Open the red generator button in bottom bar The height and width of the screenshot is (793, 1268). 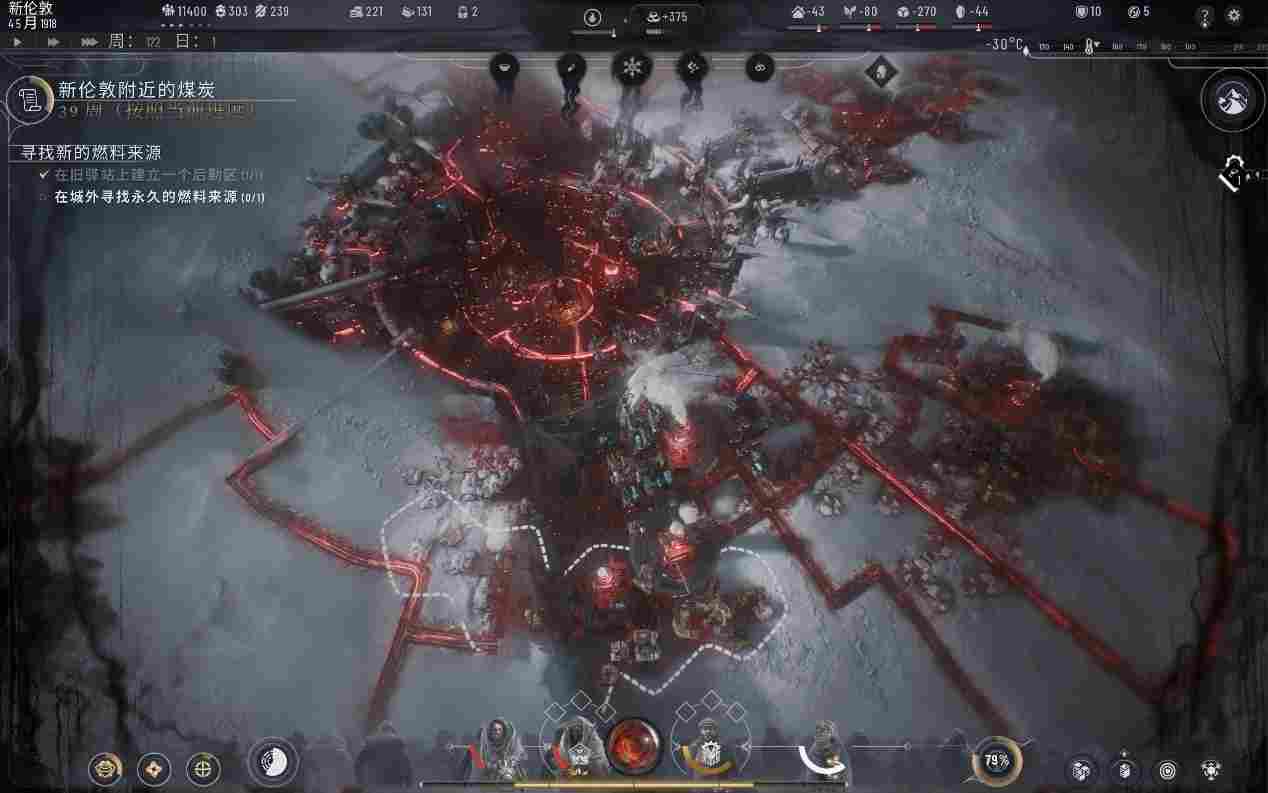coord(632,746)
